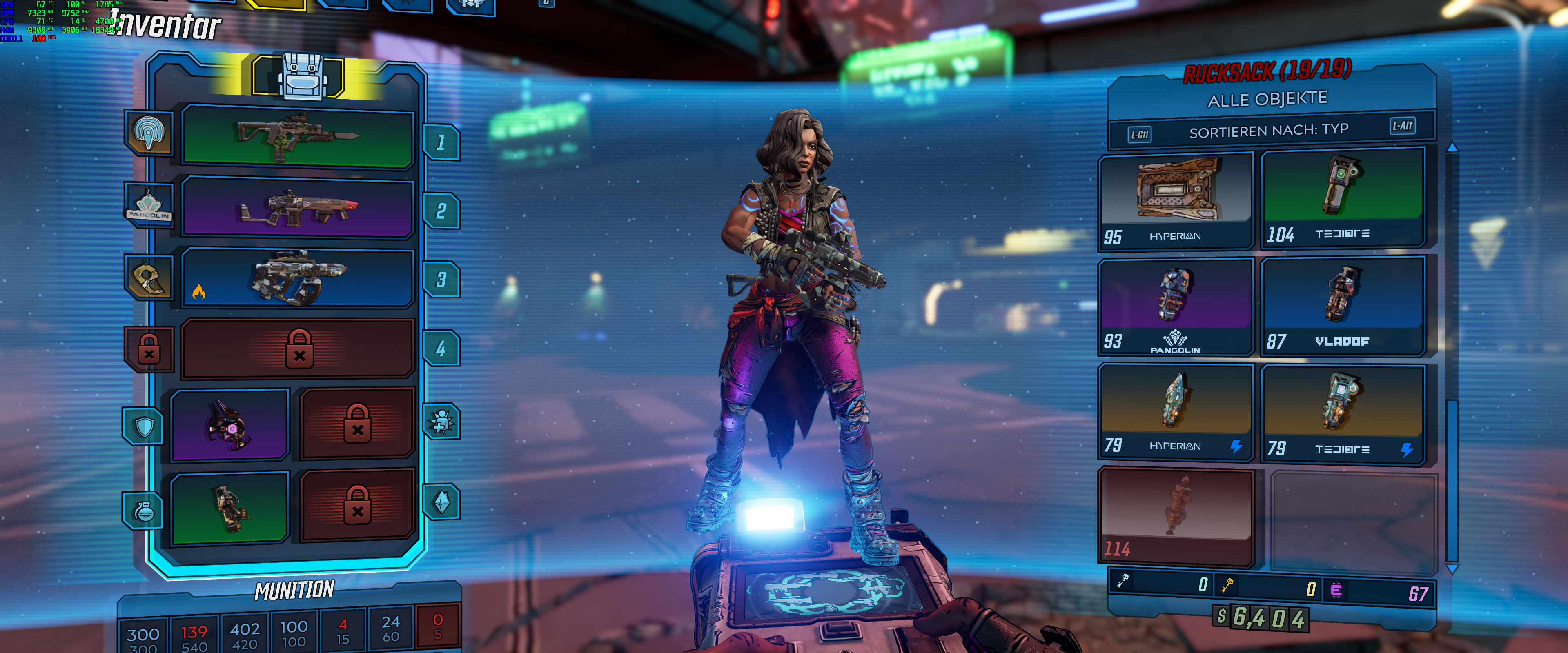
Task: Select the level 79 Hyperion shock item
Action: pyautogui.click(x=1176, y=412)
